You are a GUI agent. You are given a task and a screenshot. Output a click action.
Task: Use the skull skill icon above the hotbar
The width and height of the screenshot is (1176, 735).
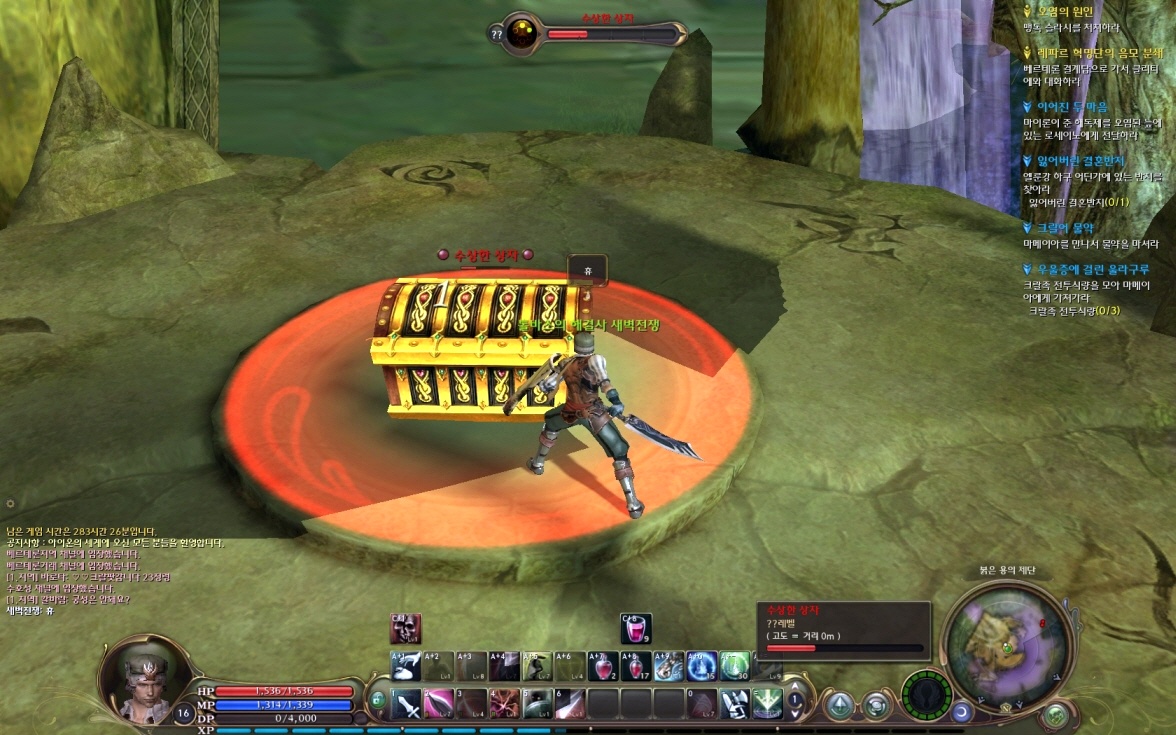tap(405, 629)
